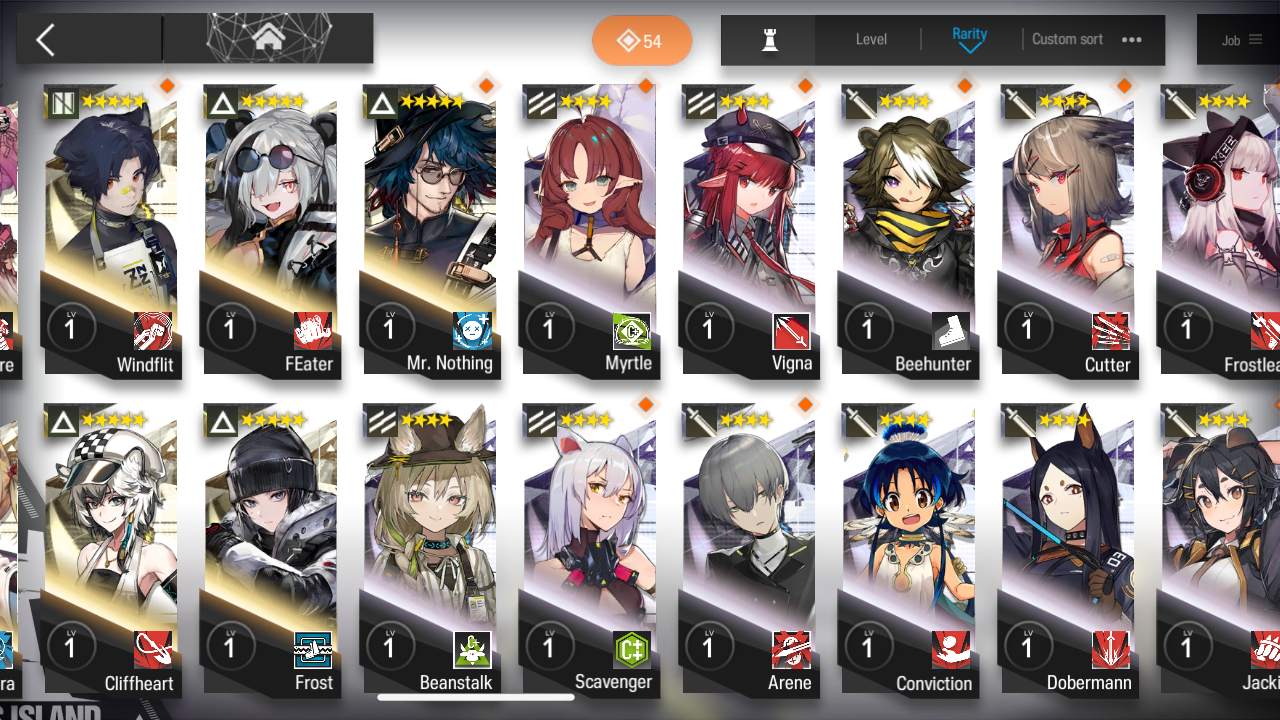1280x720 pixels.
Task: Pick the Cliffheart operator card
Action: (111, 550)
